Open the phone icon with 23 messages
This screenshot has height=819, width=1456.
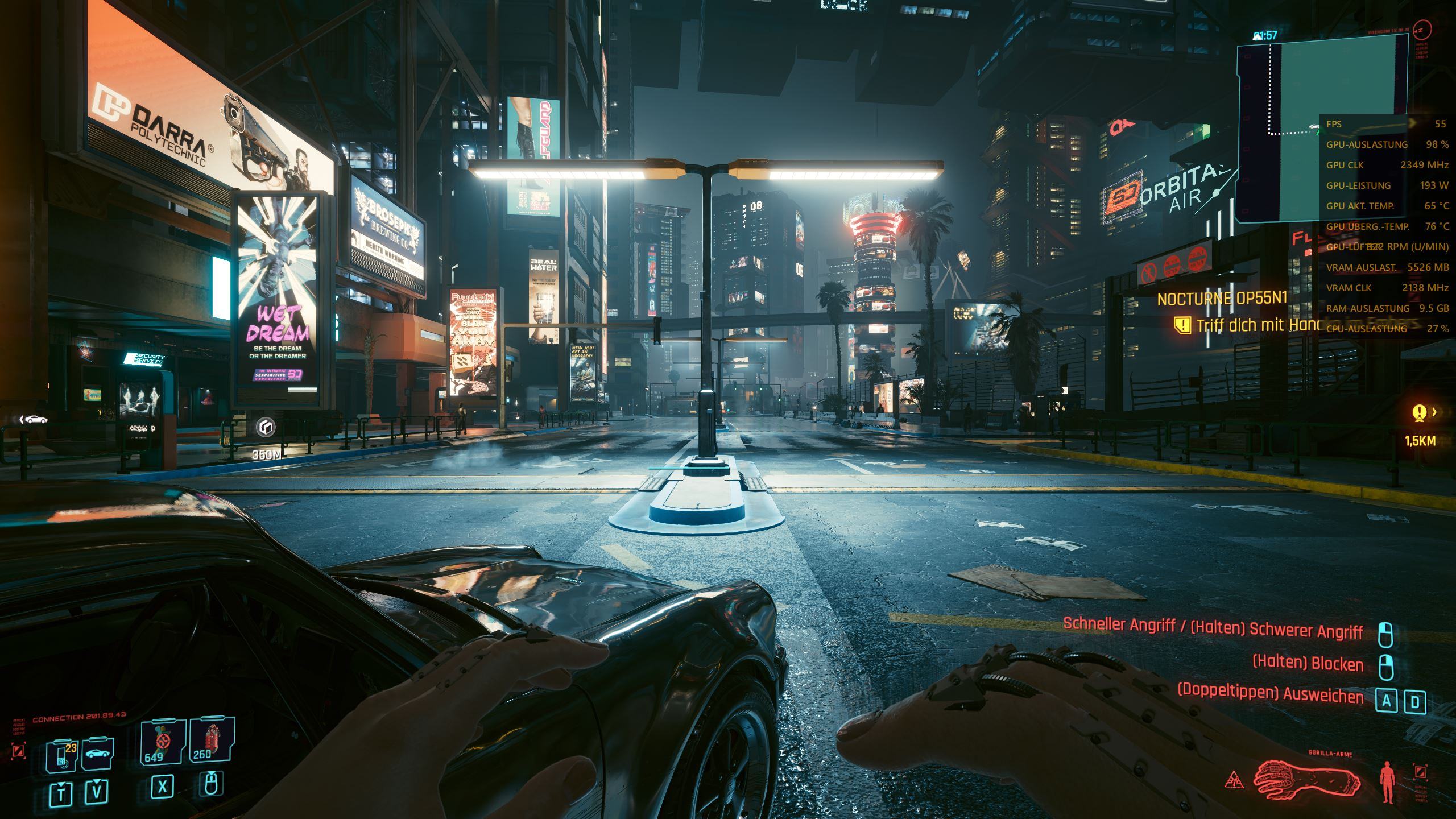pyautogui.click(x=61, y=755)
